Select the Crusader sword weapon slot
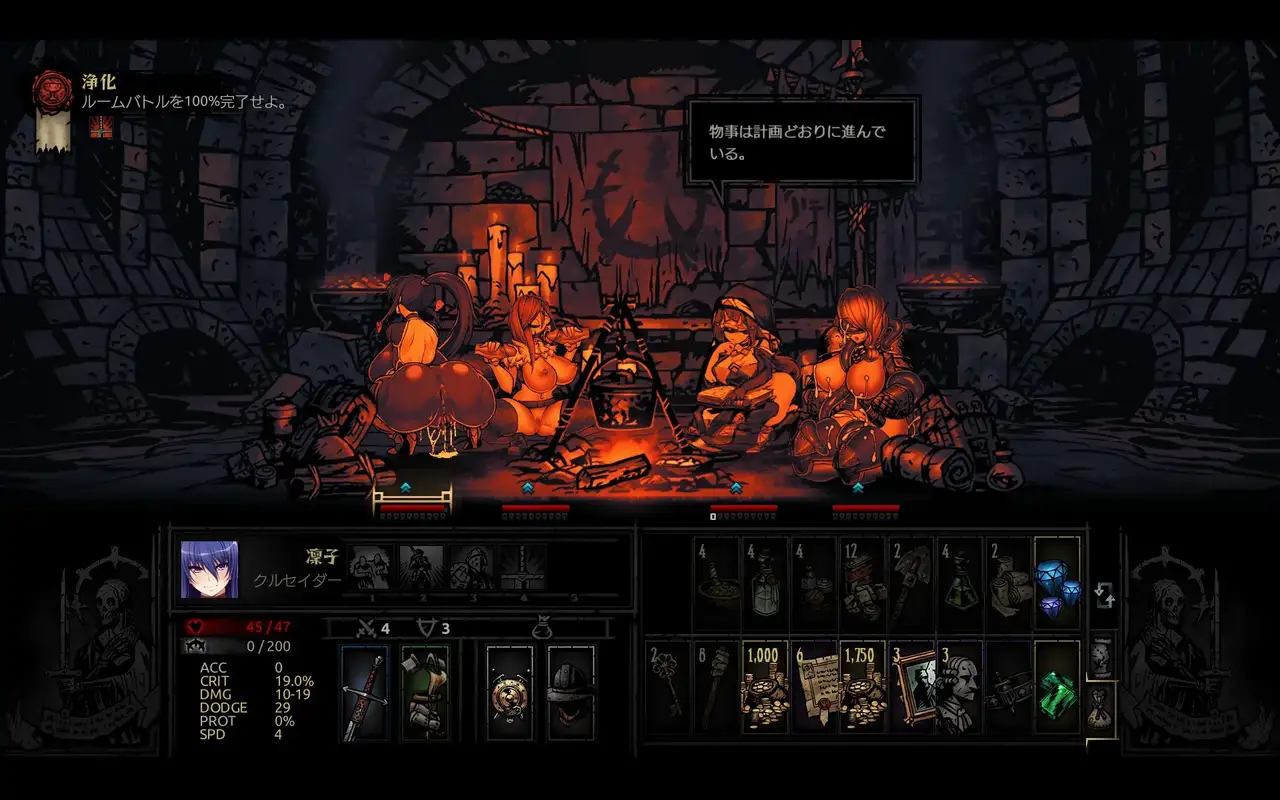 pyautogui.click(x=364, y=692)
